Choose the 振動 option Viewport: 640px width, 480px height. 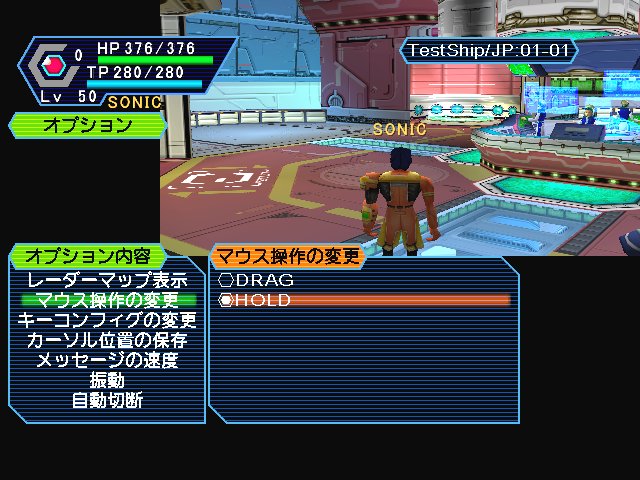coord(107,380)
